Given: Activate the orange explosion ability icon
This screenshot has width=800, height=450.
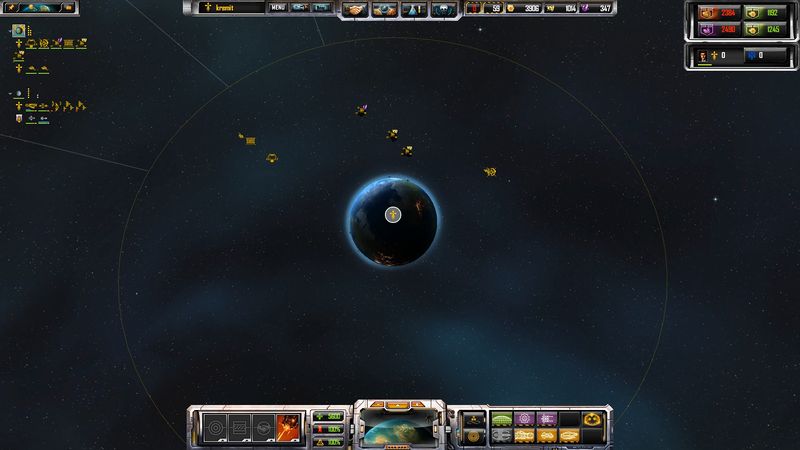Looking at the screenshot, I should (290, 428).
